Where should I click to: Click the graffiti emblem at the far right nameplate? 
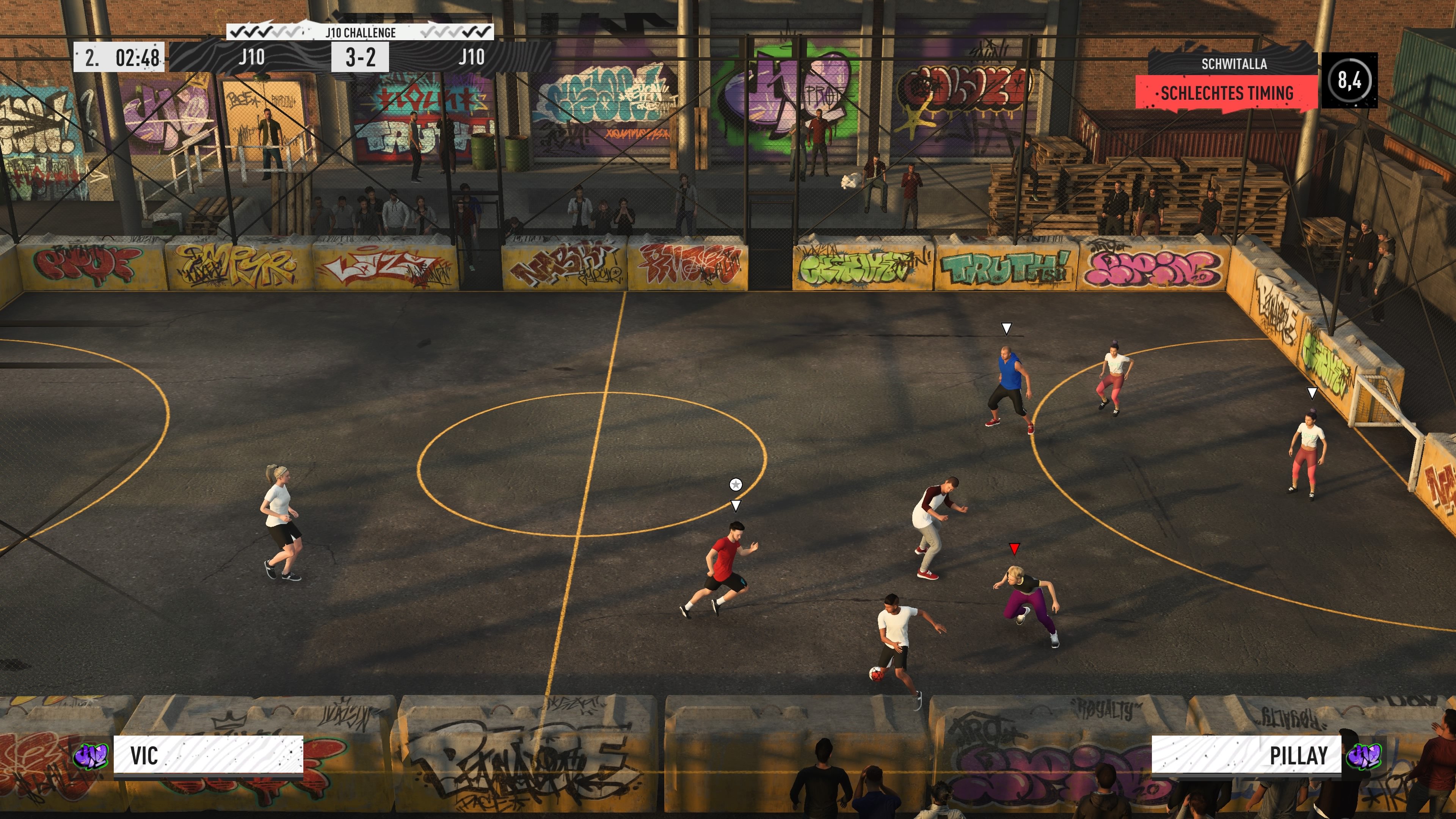[1364, 756]
